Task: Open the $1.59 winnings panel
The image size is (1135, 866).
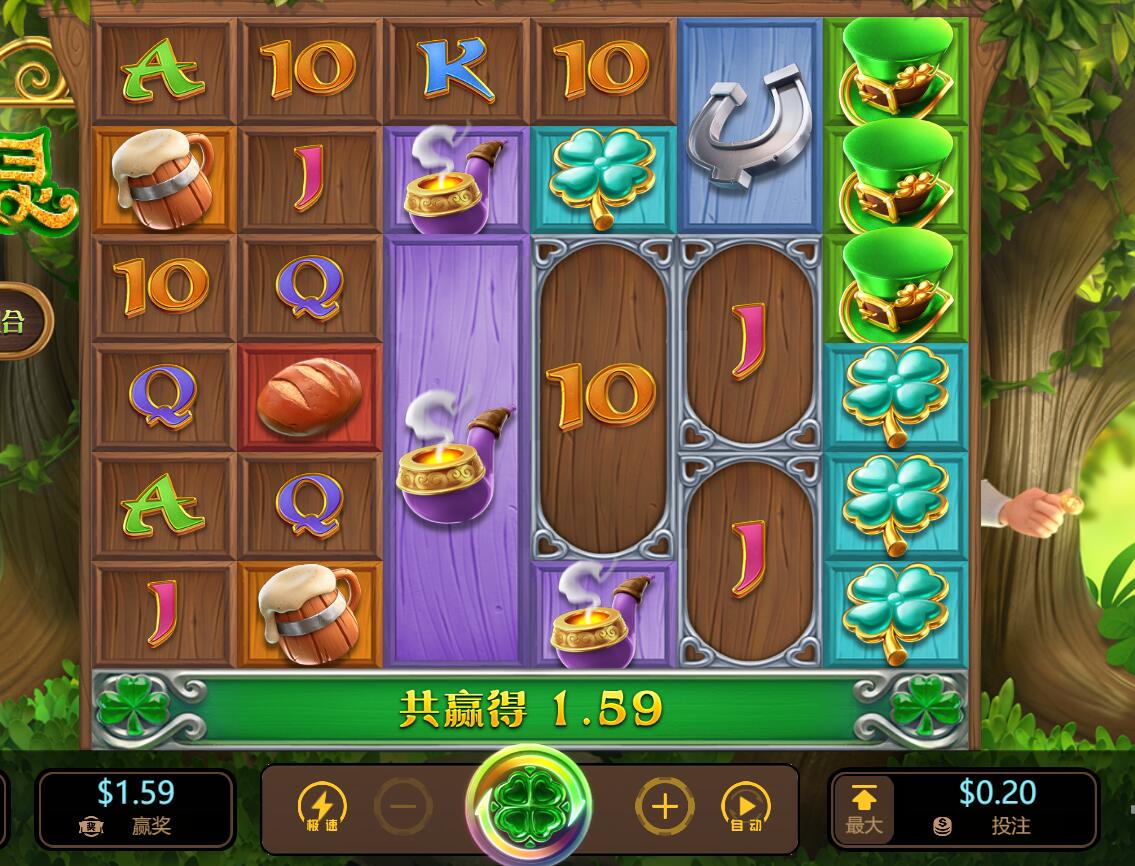Action: click(136, 808)
